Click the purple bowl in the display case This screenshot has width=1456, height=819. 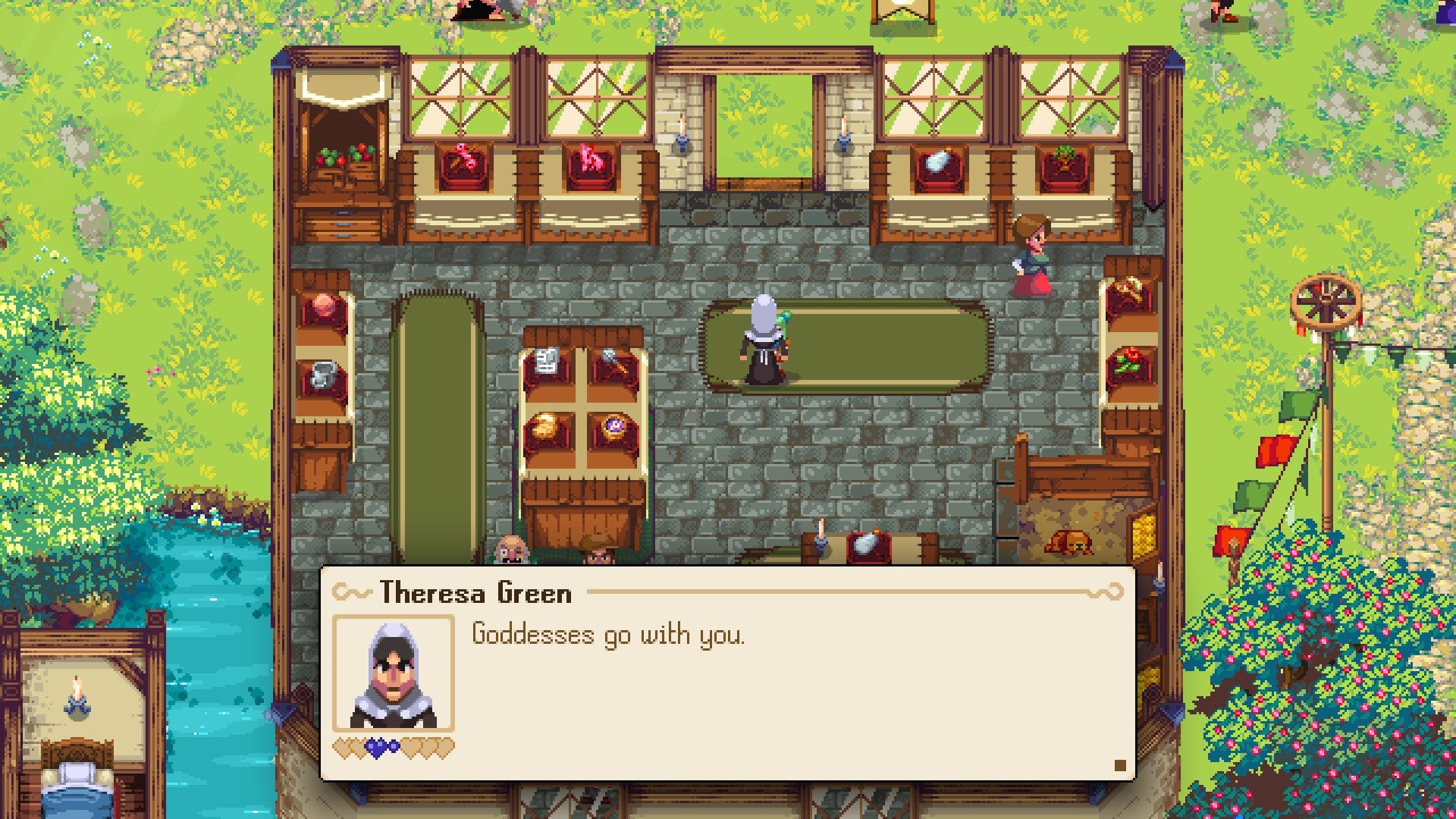click(614, 426)
